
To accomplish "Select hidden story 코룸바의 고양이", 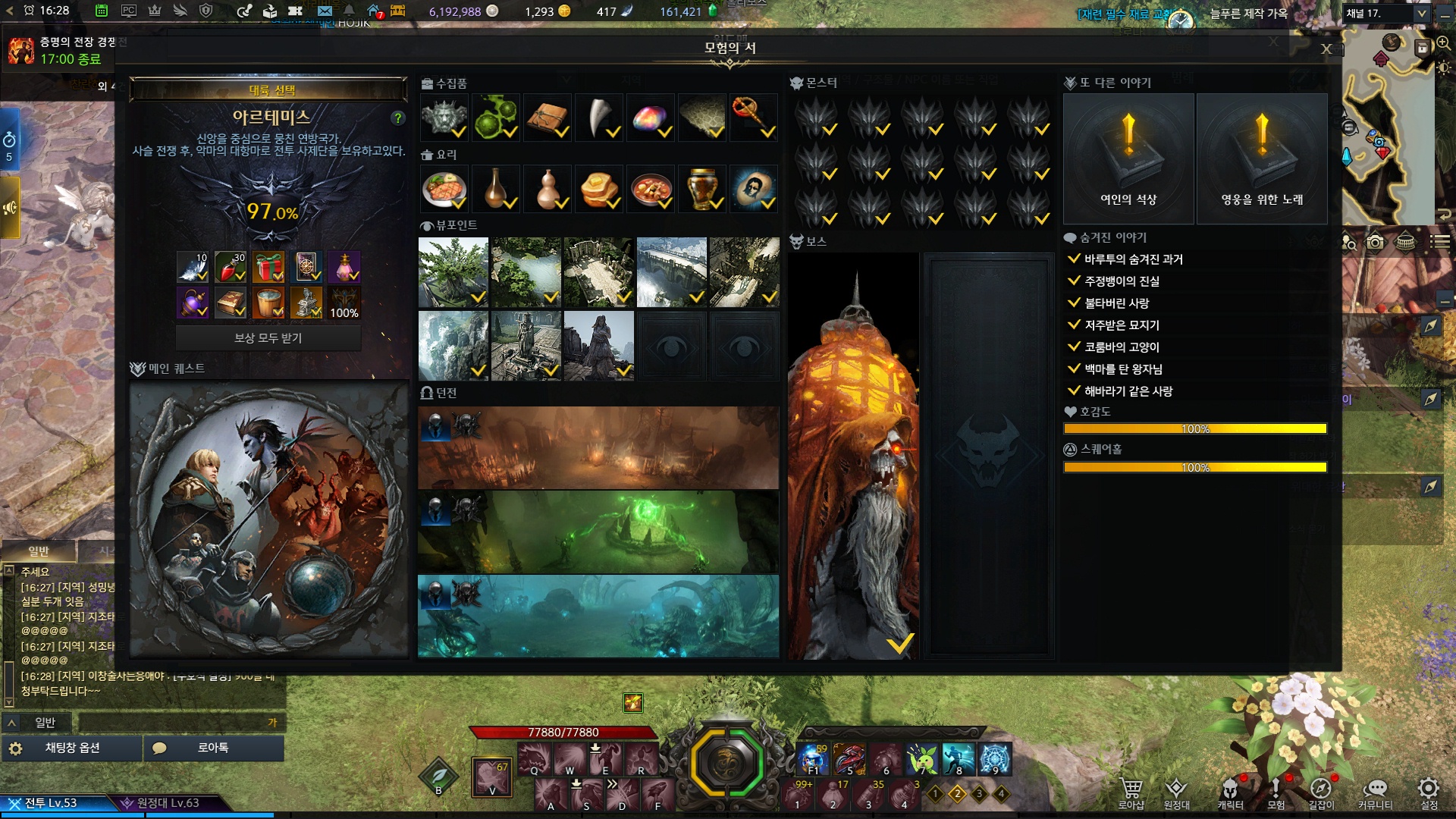I will pos(1122,347).
